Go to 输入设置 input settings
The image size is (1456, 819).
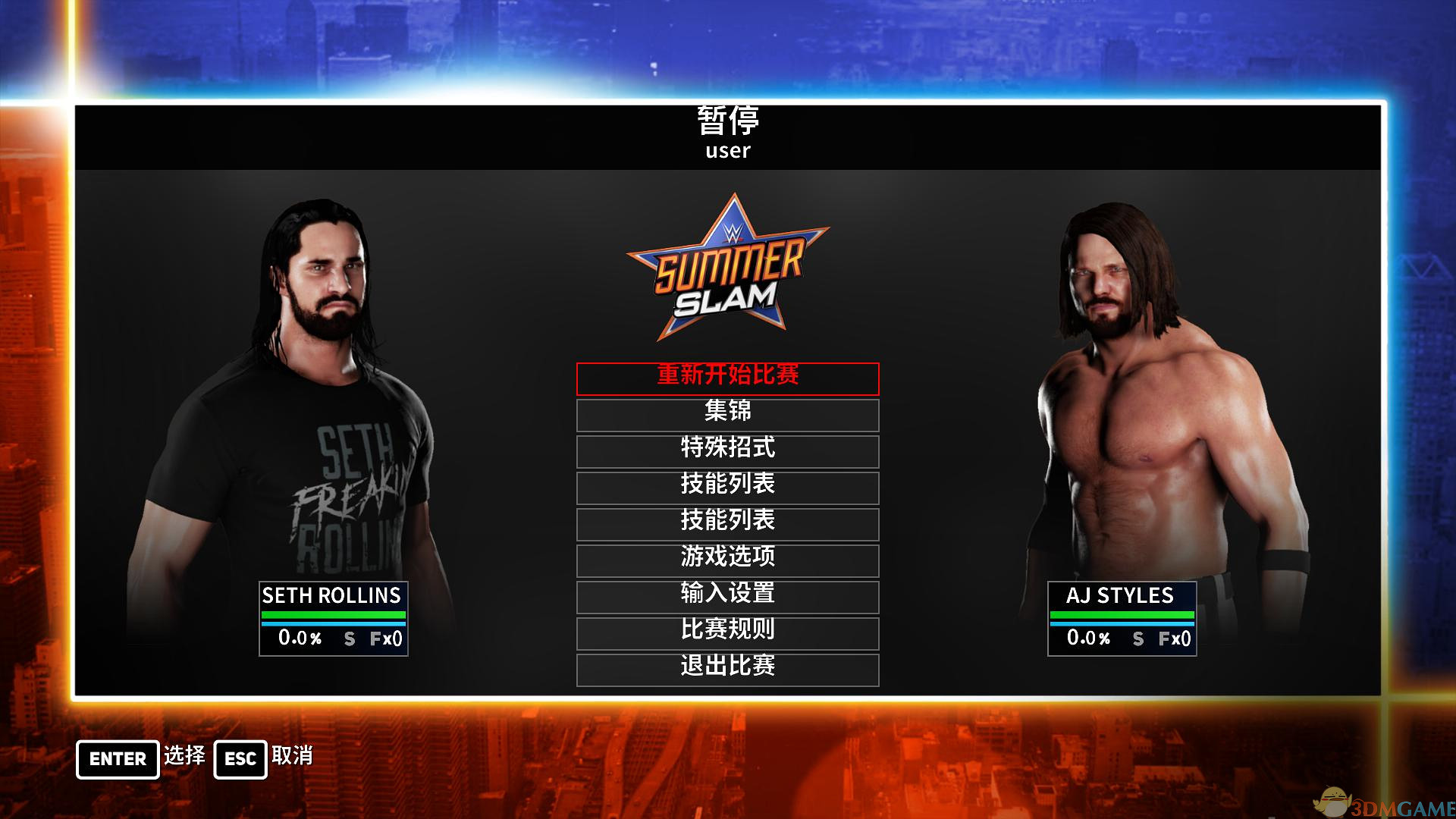click(727, 597)
